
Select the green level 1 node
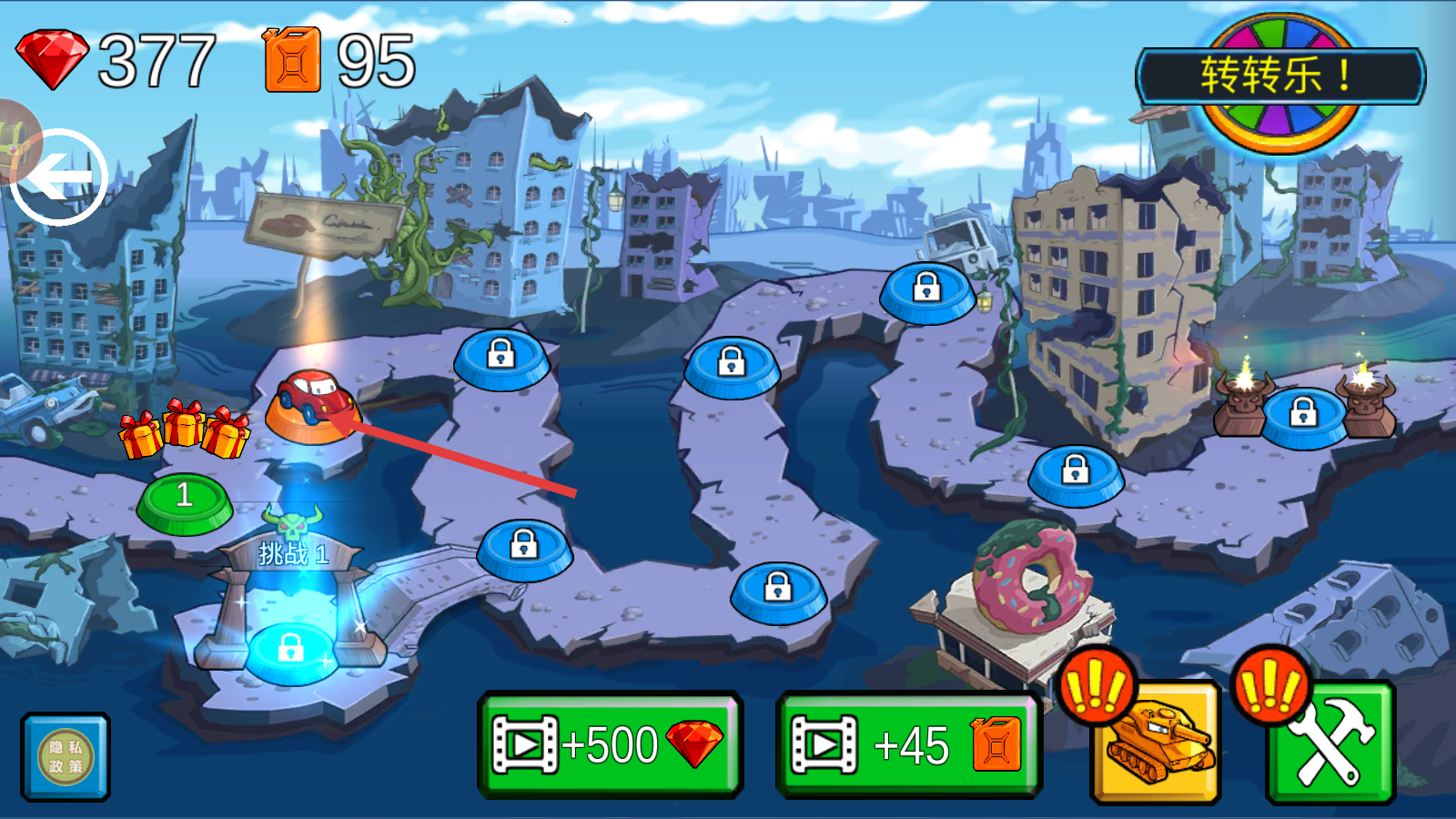click(185, 500)
